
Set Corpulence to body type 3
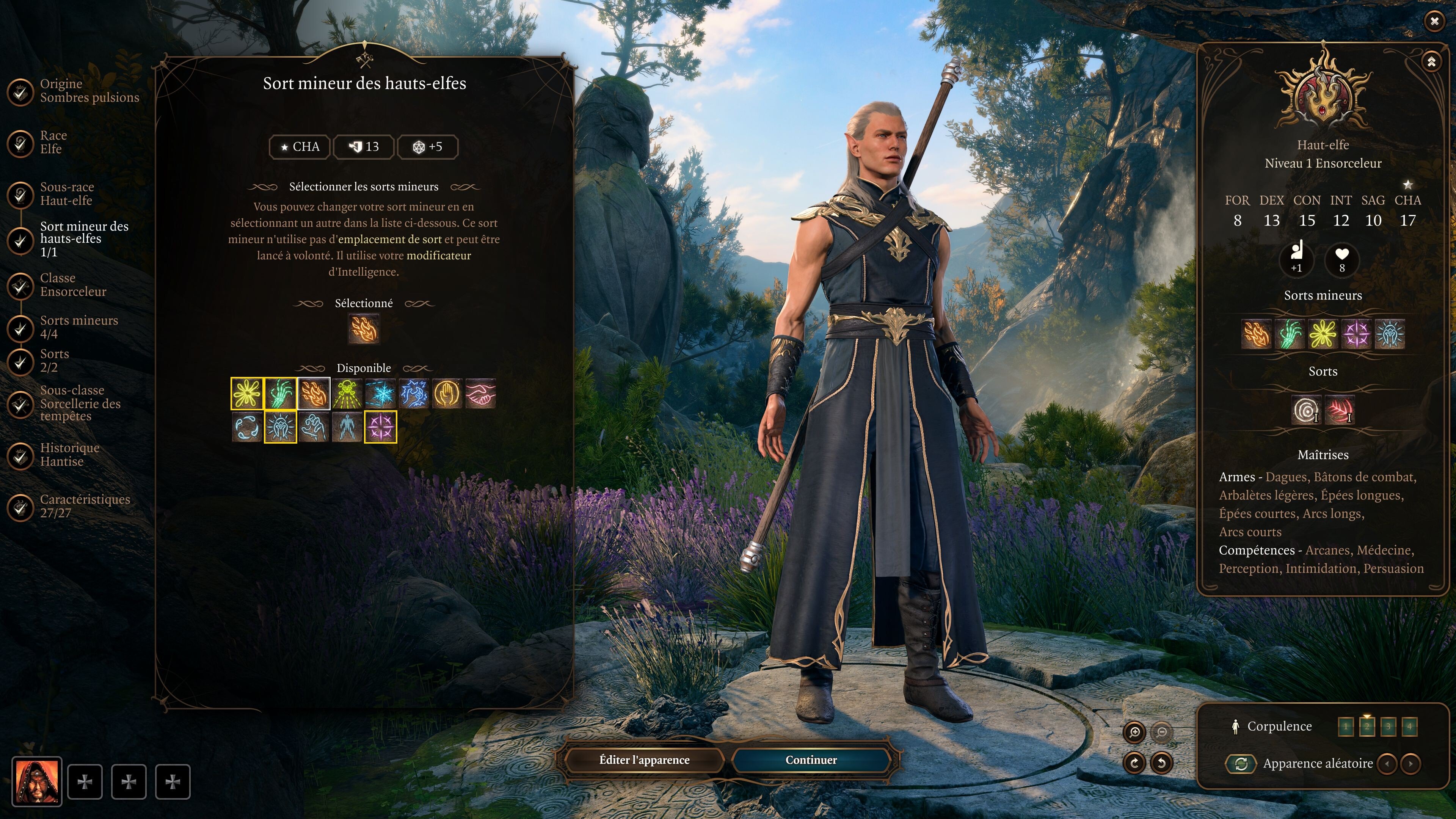pos(1388,726)
